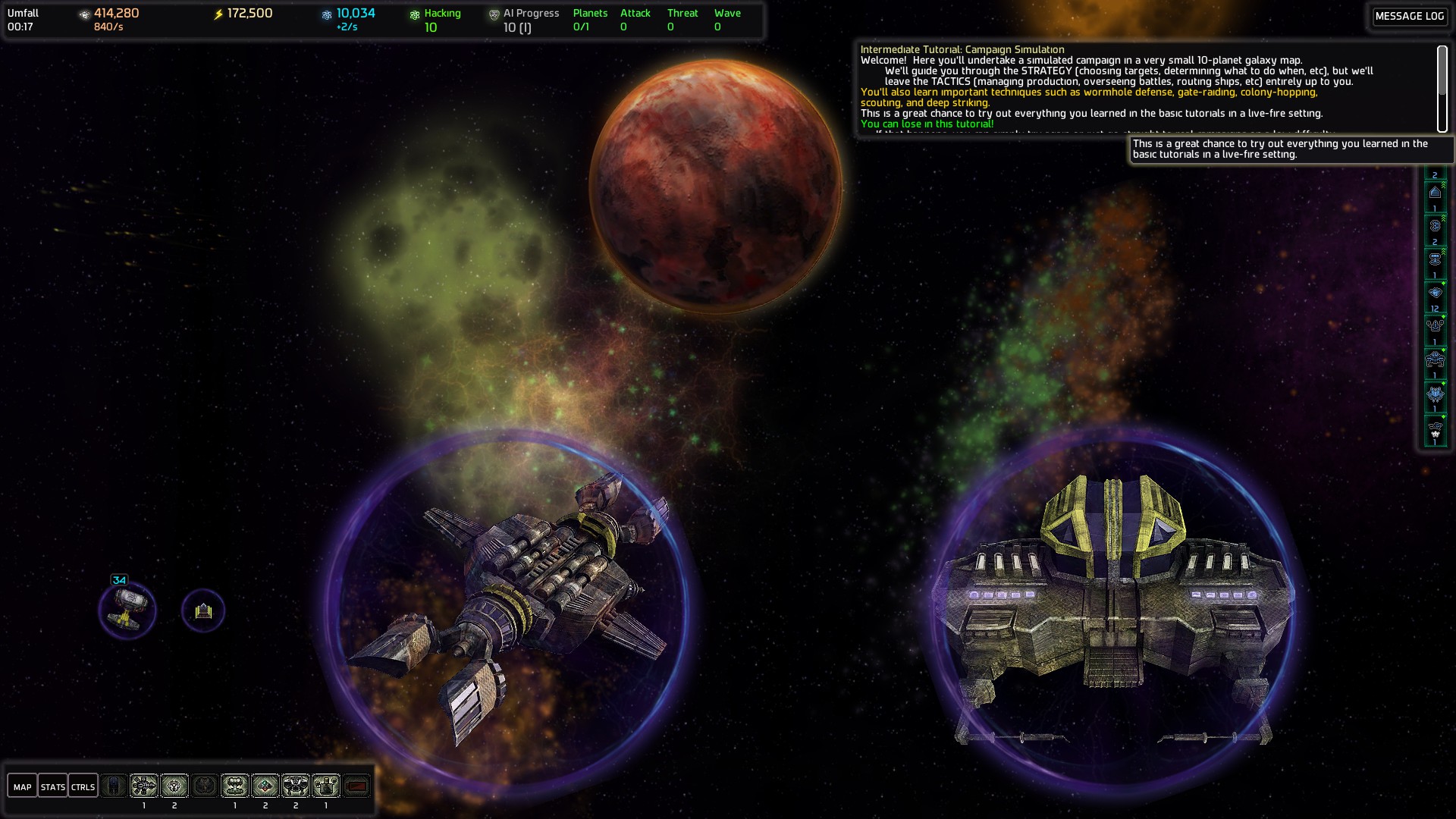Image resolution: width=1456 pixels, height=819 pixels.
Task: Click the red battery toolbar icon
Action: [356, 786]
